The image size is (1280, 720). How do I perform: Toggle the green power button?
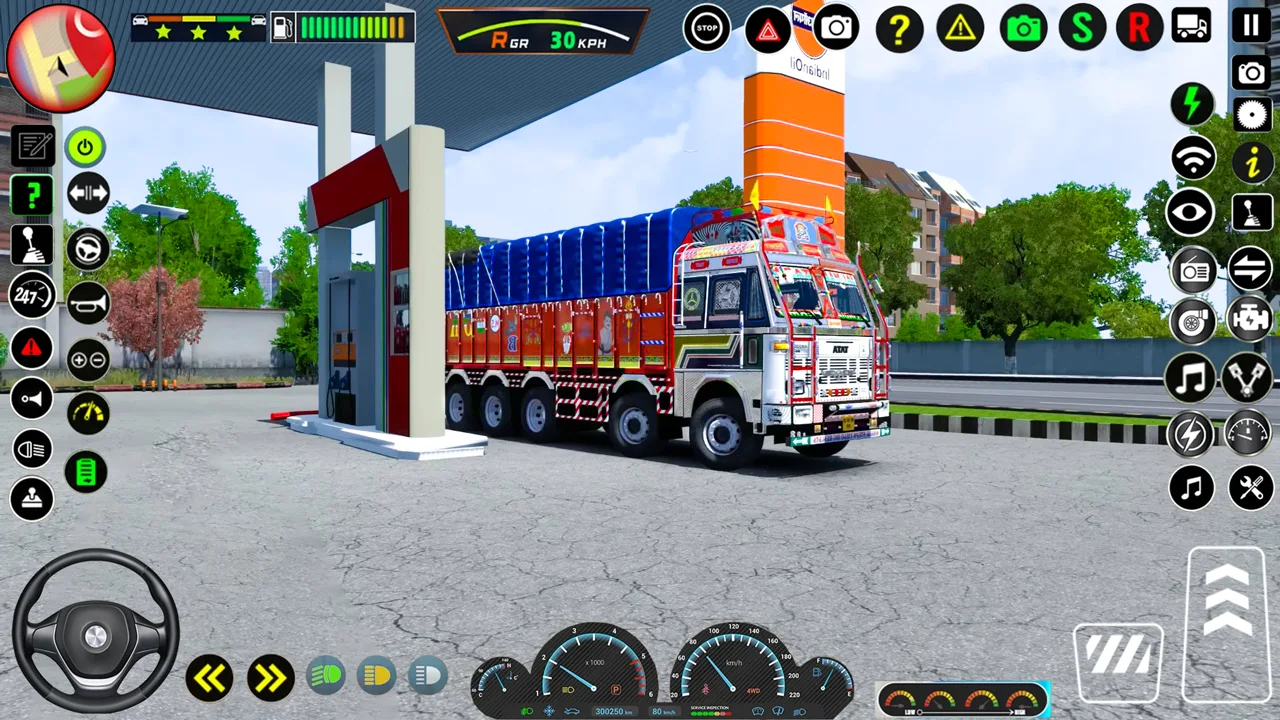click(x=86, y=148)
